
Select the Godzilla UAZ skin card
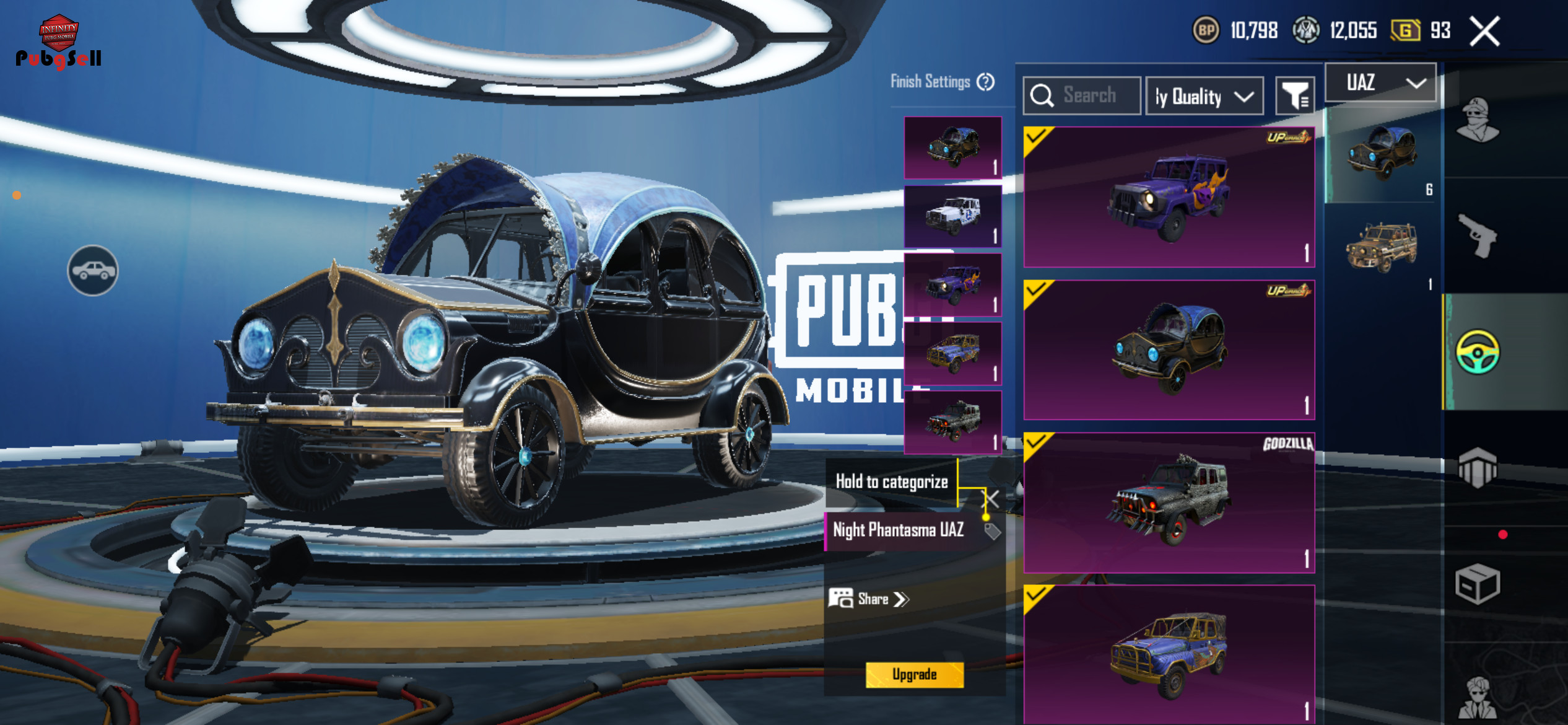point(1169,502)
